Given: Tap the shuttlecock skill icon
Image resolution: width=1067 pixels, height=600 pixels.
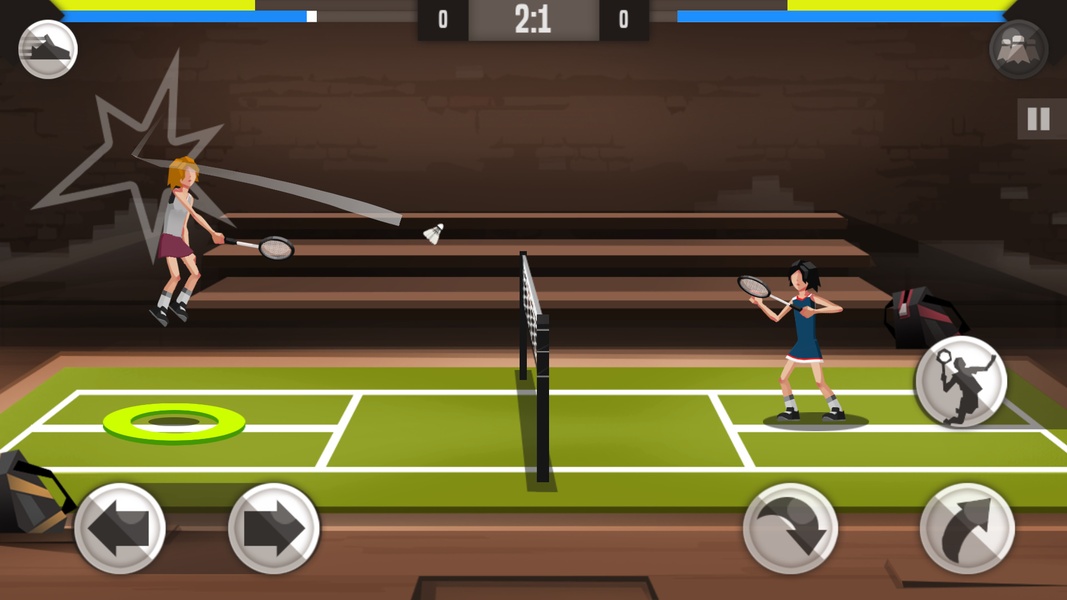Looking at the screenshot, I should pos(1018,49).
